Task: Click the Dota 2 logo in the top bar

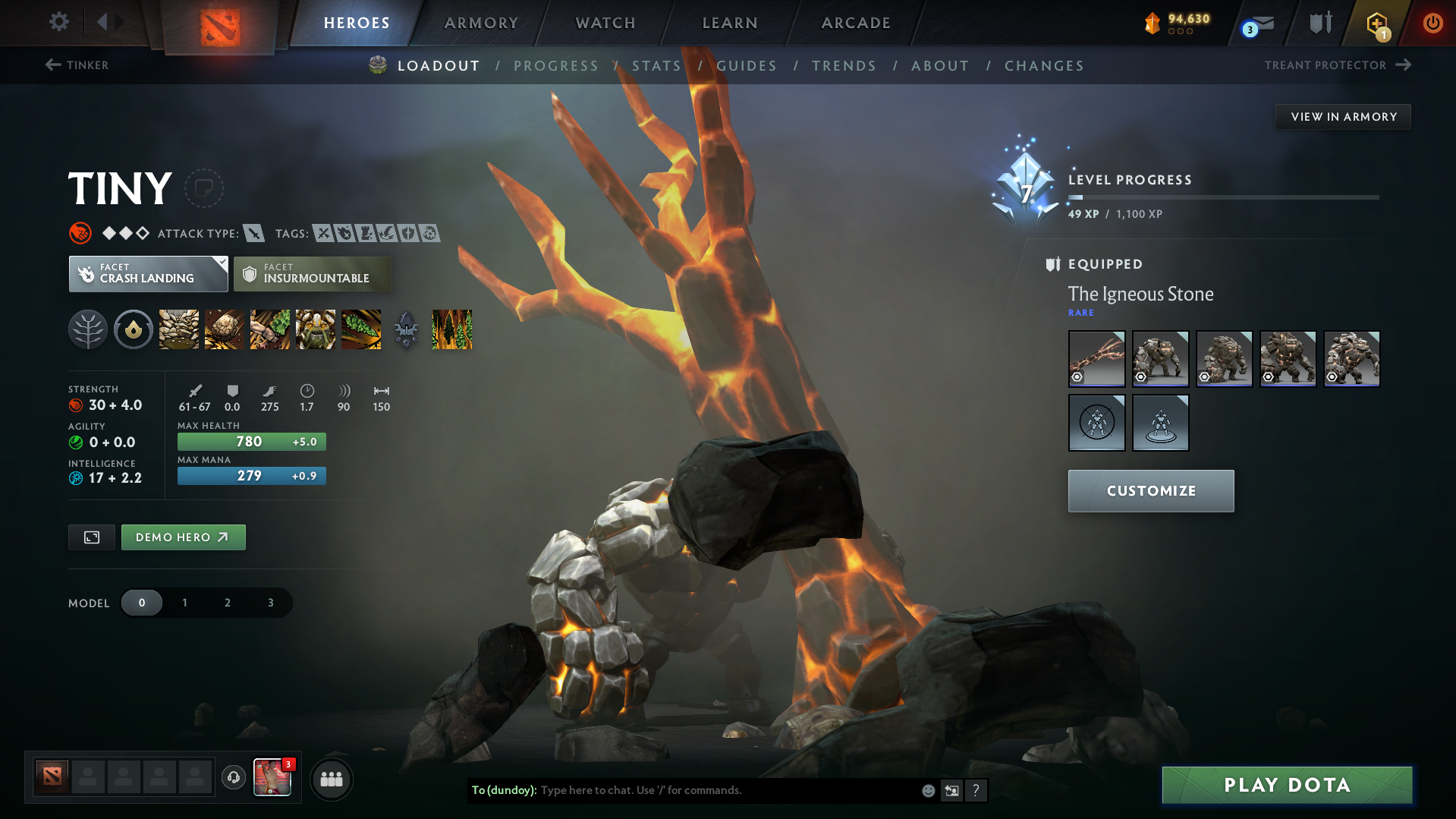Action: click(219, 22)
